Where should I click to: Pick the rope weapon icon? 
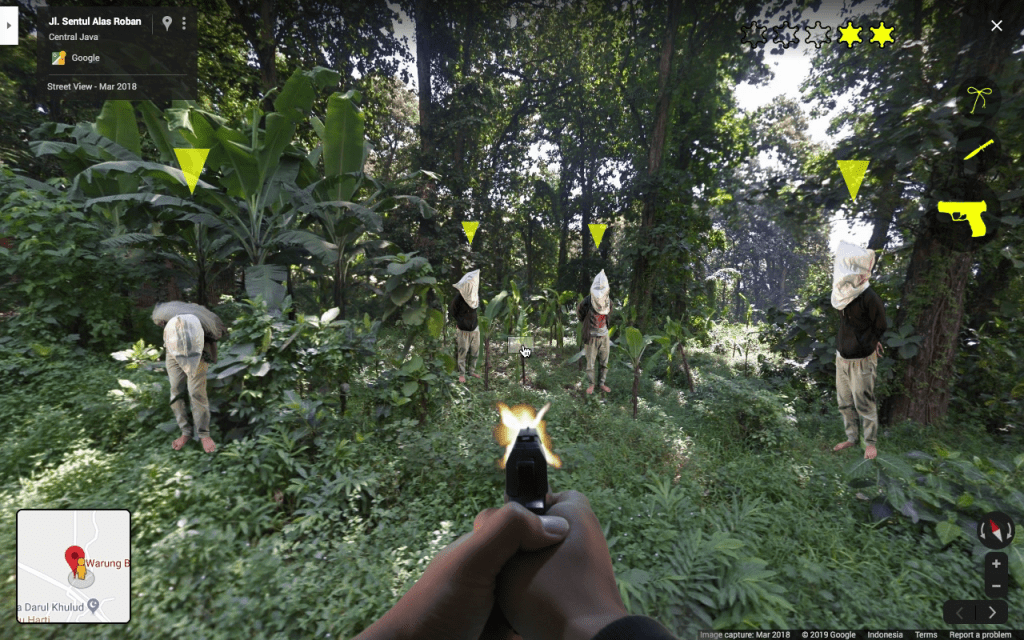pyautogui.click(x=977, y=99)
